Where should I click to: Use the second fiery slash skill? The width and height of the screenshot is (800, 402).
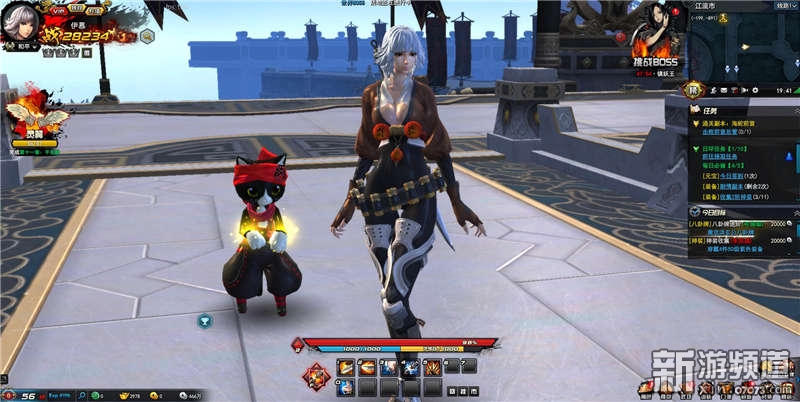365,367
